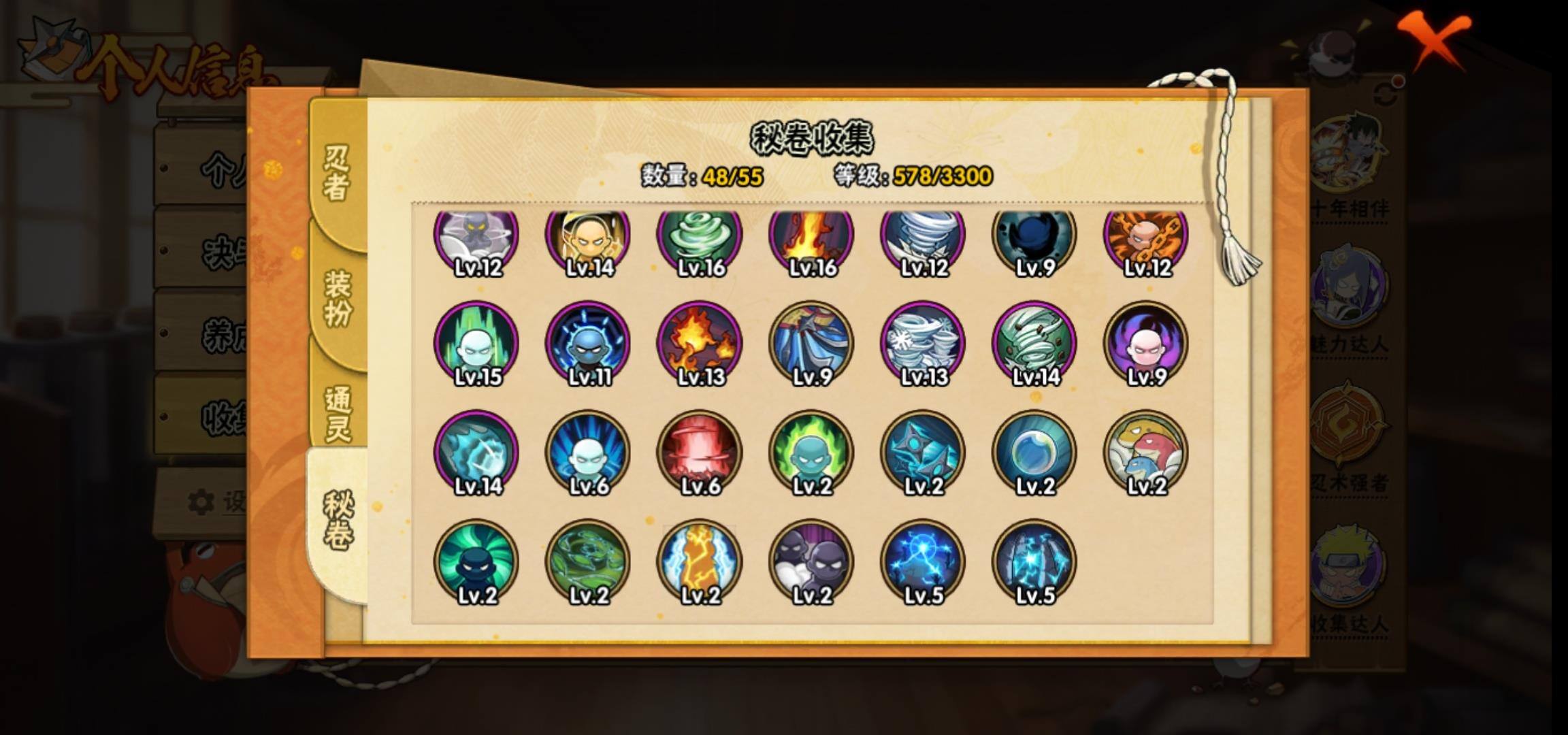Select the water bubble Lv.2 scroll
1568x735 pixels.
tap(1034, 452)
